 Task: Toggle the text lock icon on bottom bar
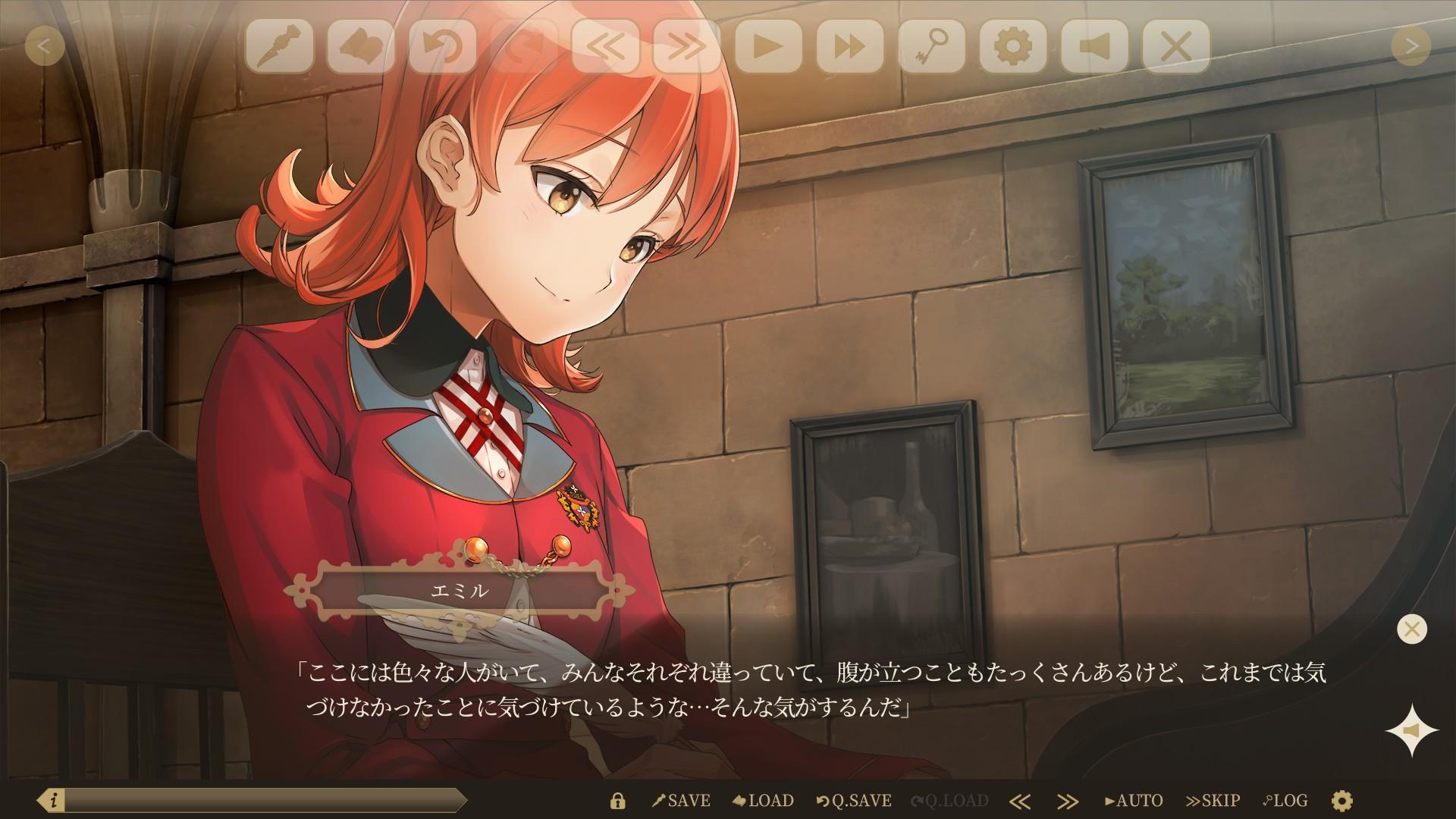click(x=620, y=800)
